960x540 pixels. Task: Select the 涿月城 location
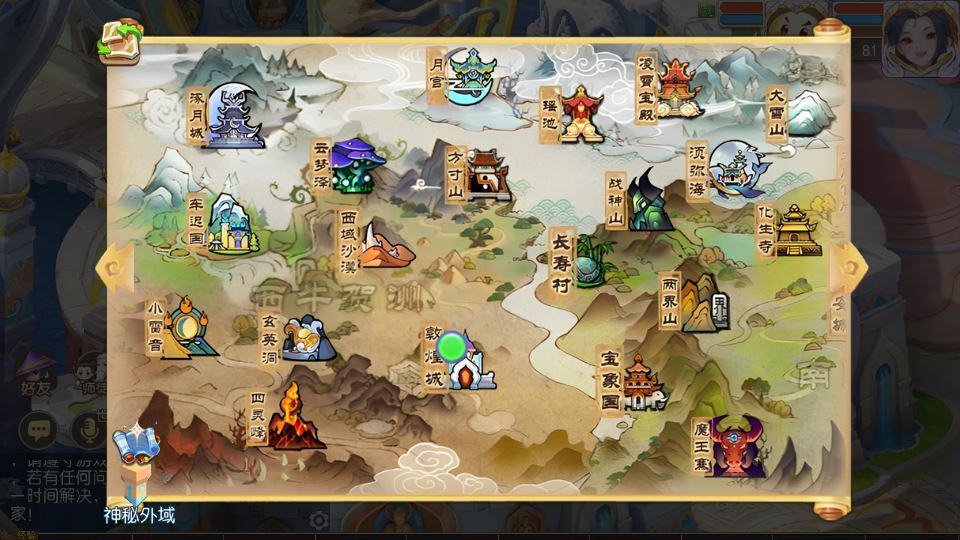232,118
